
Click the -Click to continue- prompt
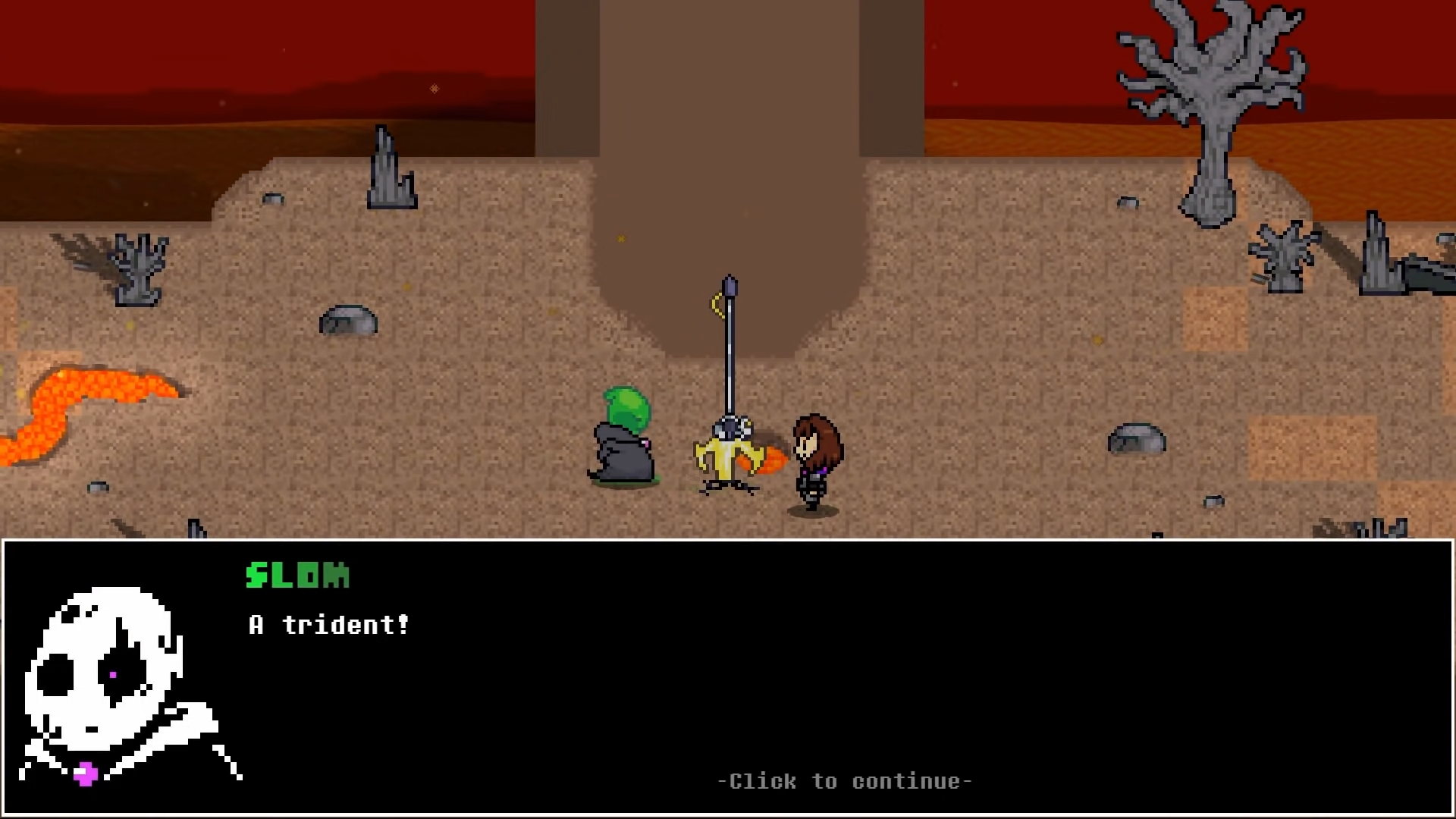click(844, 781)
